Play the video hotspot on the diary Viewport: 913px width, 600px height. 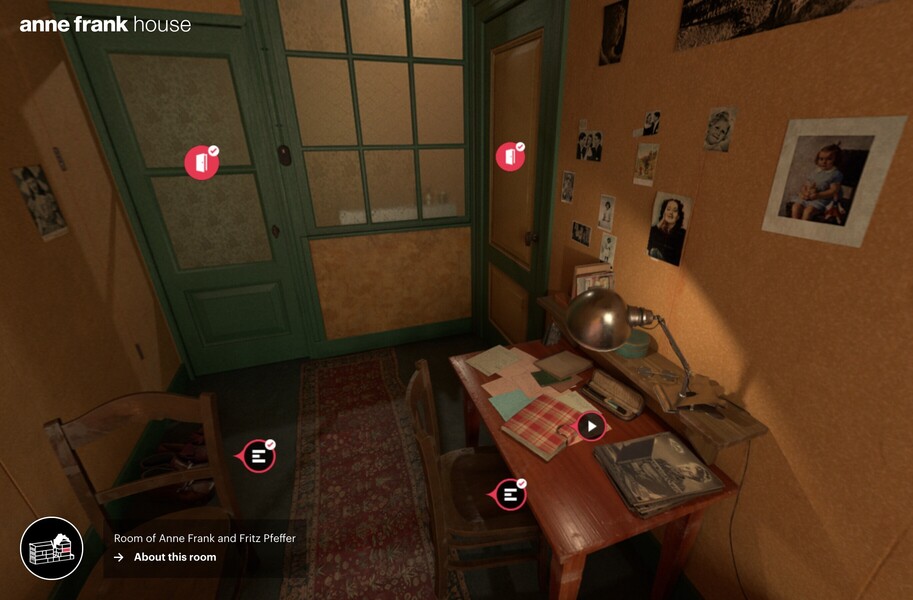[591, 427]
